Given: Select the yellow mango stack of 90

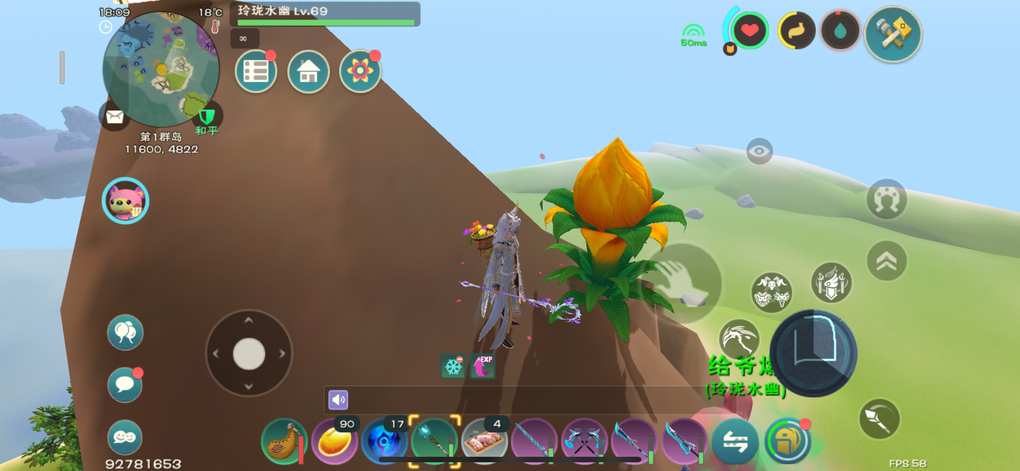Looking at the screenshot, I should (x=335, y=440).
